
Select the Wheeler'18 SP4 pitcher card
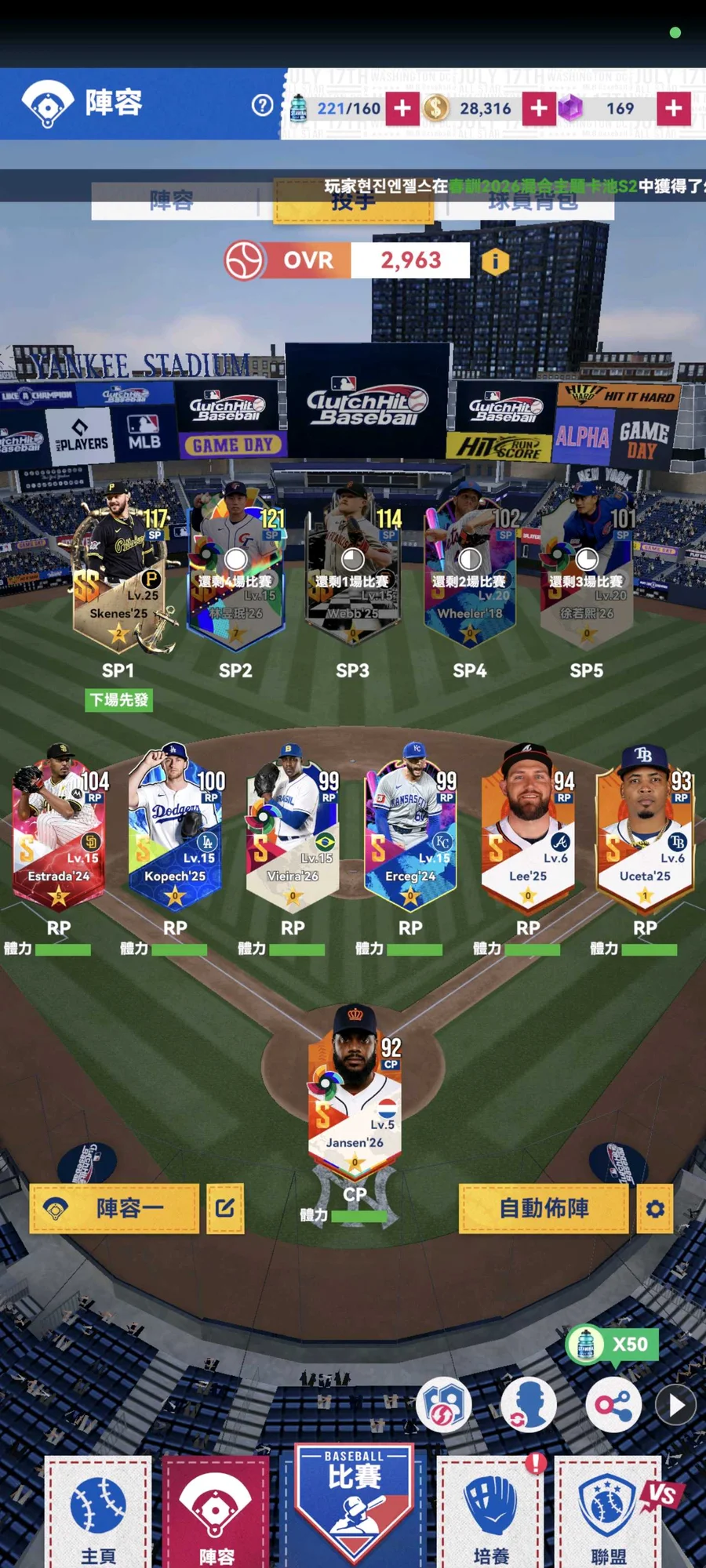pos(469,572)
